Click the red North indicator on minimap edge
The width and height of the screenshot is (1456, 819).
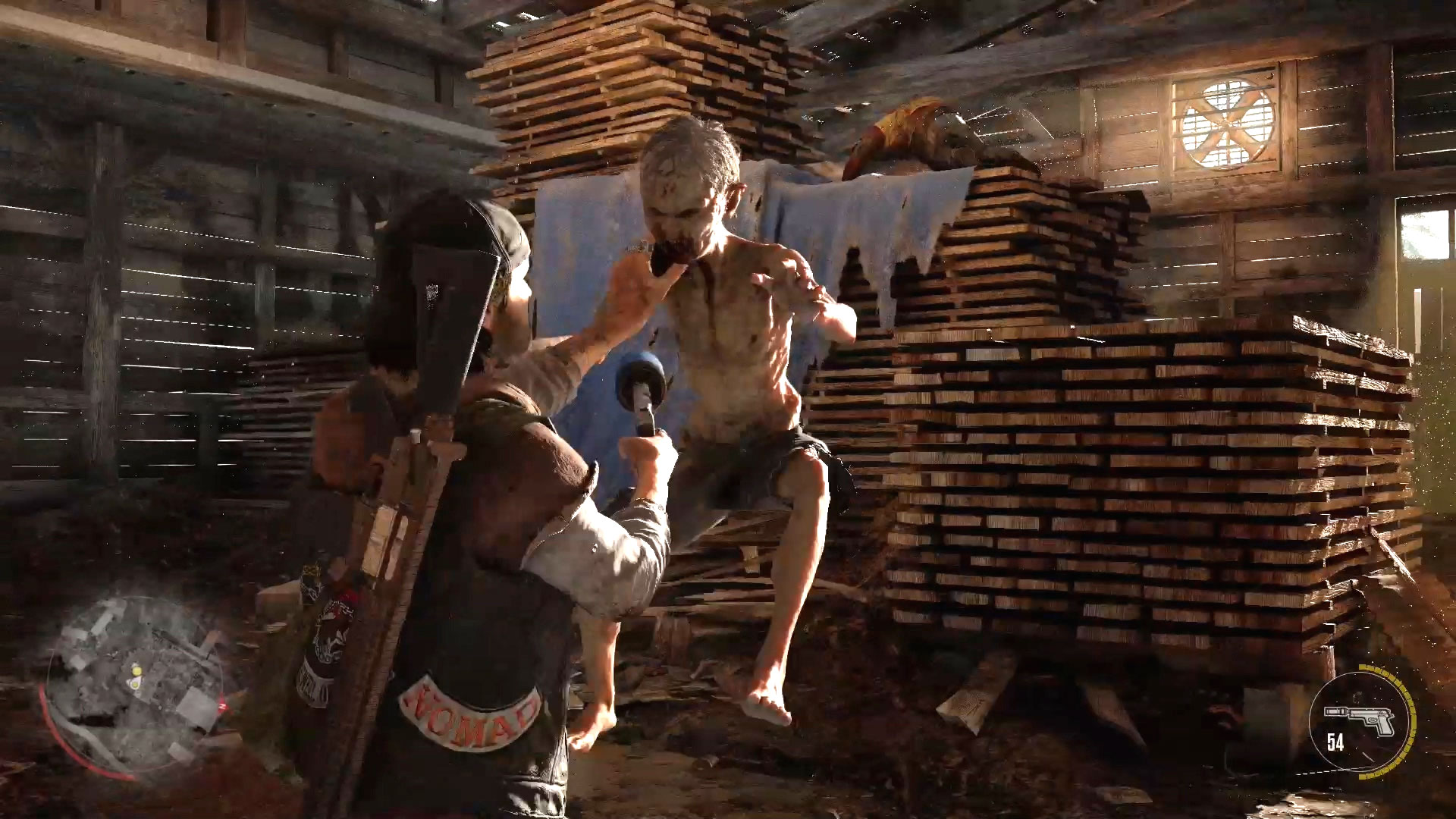(222, 706)
